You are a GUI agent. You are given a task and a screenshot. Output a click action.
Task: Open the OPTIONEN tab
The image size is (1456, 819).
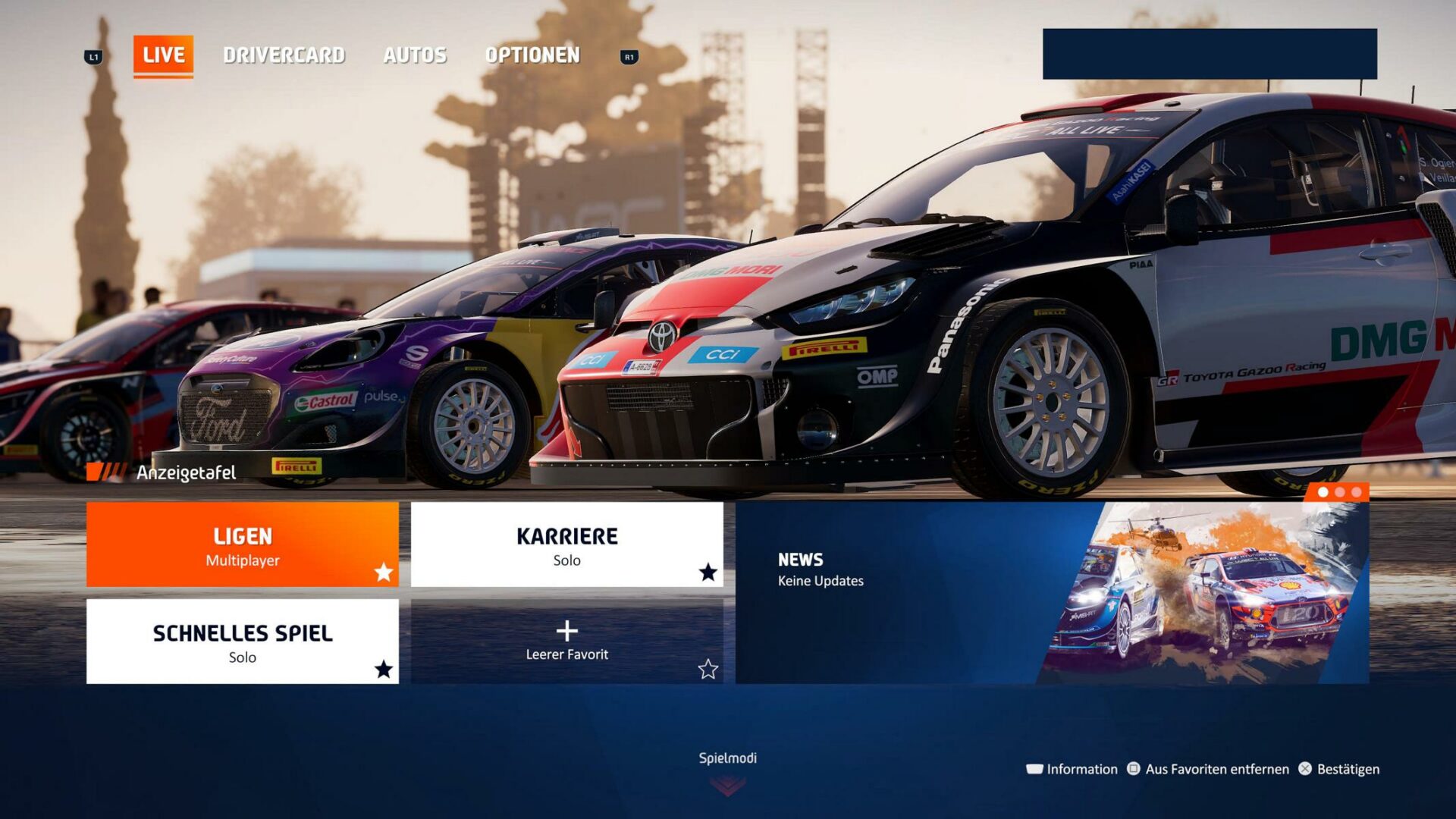(x=533, y=55)
